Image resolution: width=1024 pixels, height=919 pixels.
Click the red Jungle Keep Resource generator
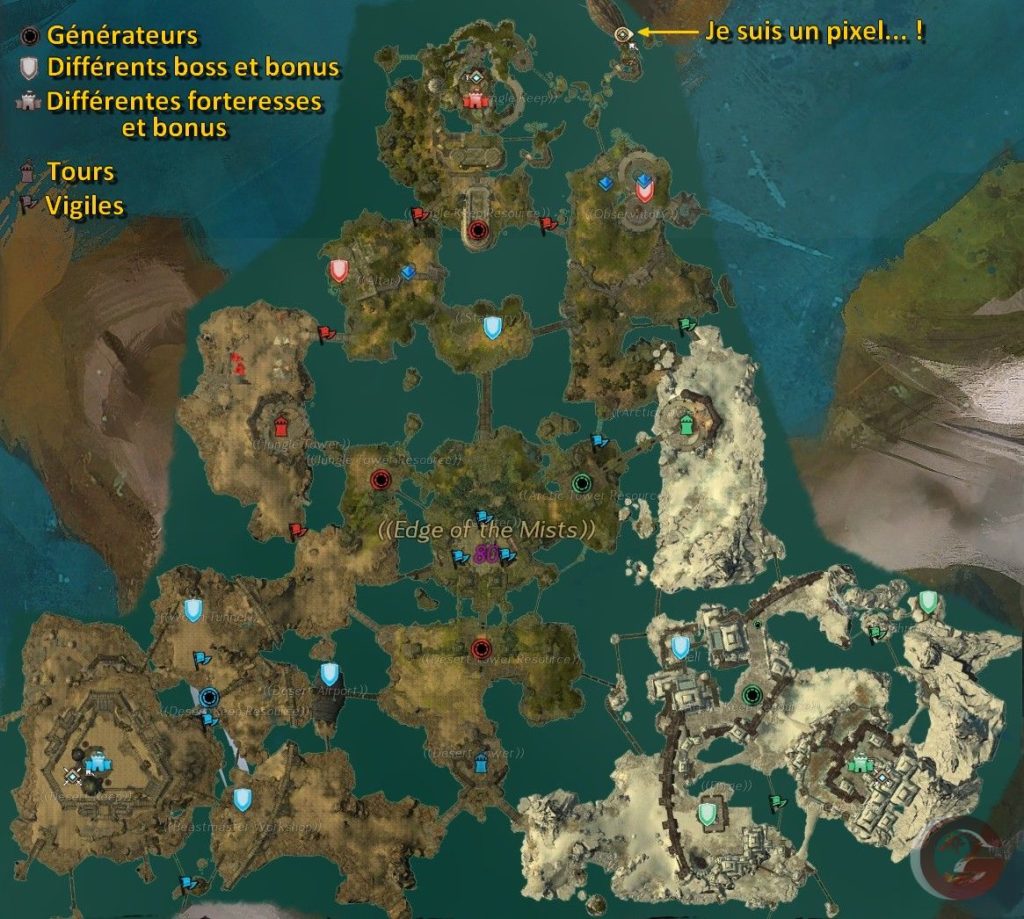click(x=477, y=231)
